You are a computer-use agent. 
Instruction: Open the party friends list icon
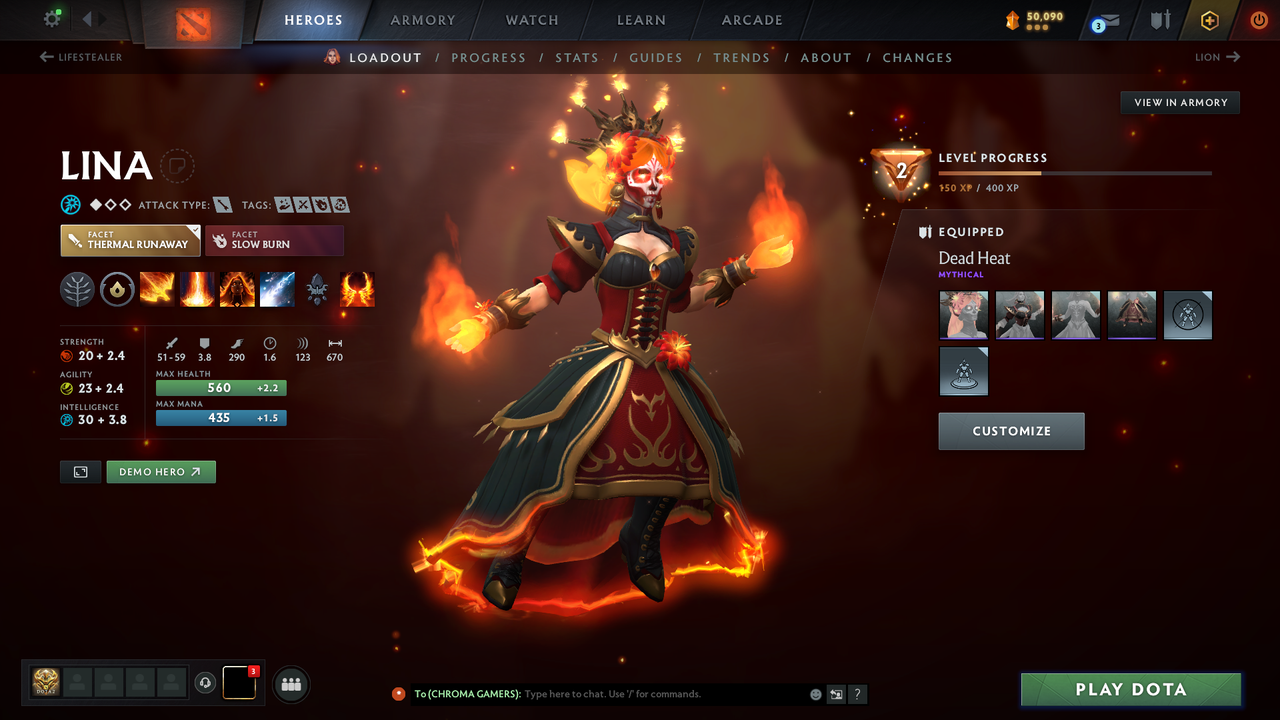[x=289, y=683]
